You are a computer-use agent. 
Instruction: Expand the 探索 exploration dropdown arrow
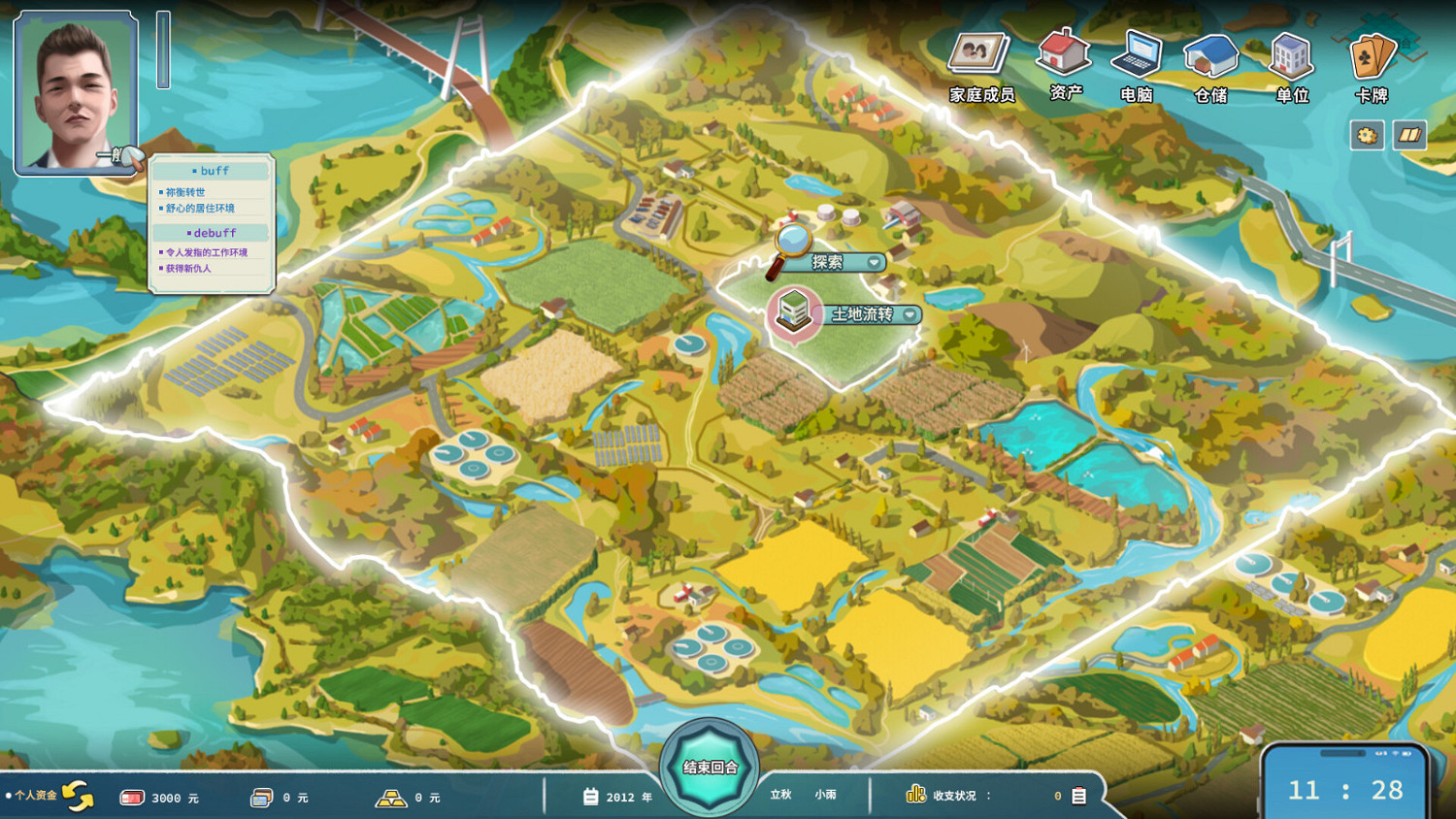click(875, 262)
